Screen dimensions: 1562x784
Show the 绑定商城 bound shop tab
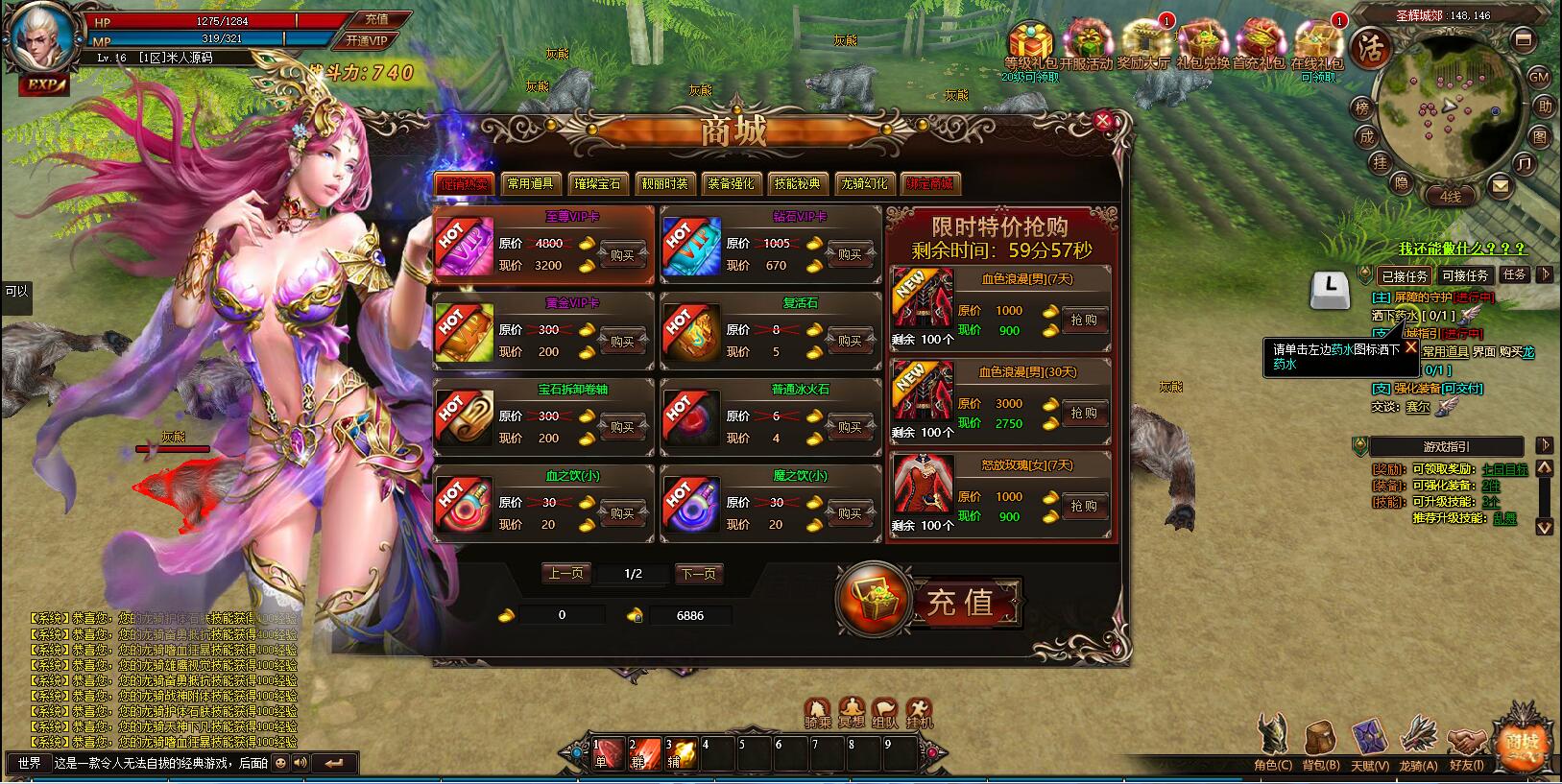(929, 183)
